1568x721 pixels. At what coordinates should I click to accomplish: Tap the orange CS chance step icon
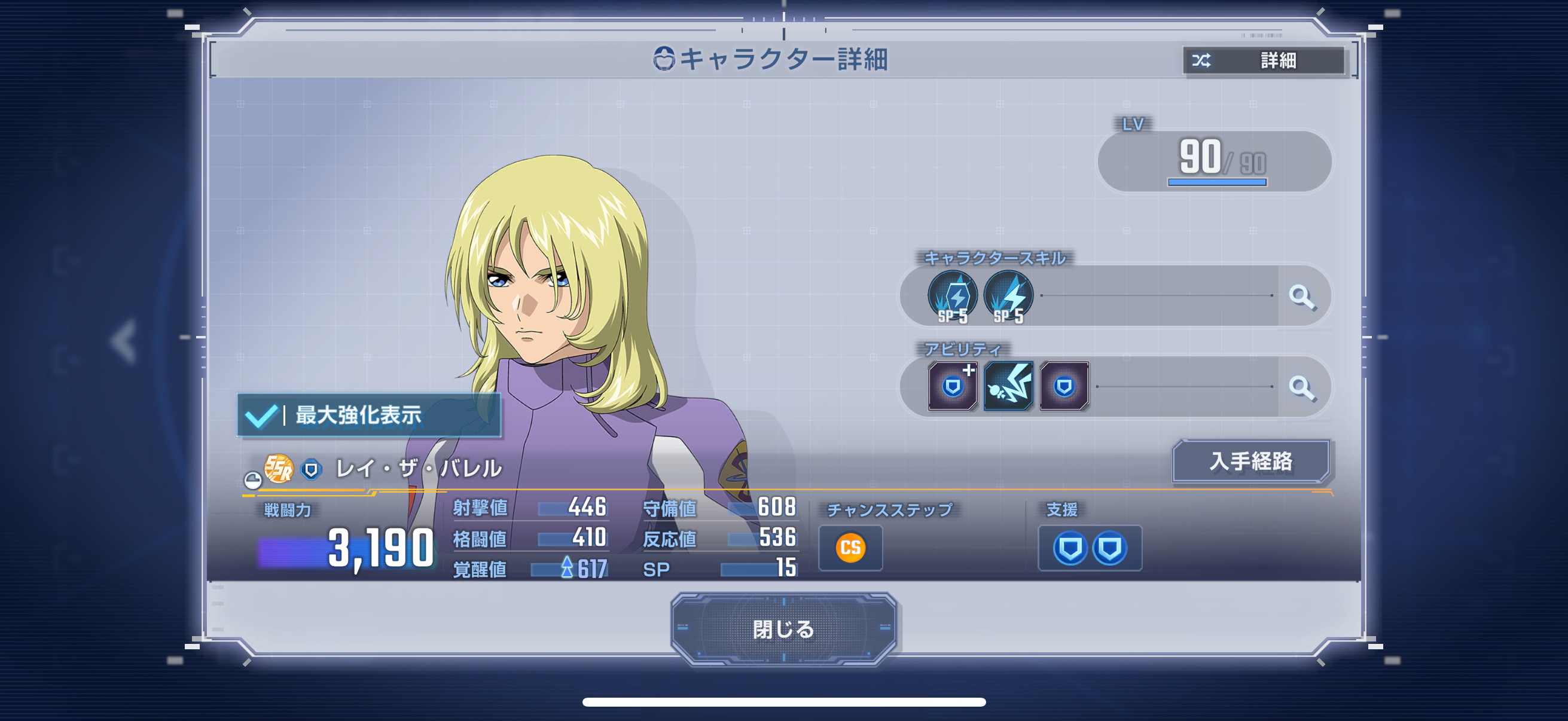click(x=850, y=548)
